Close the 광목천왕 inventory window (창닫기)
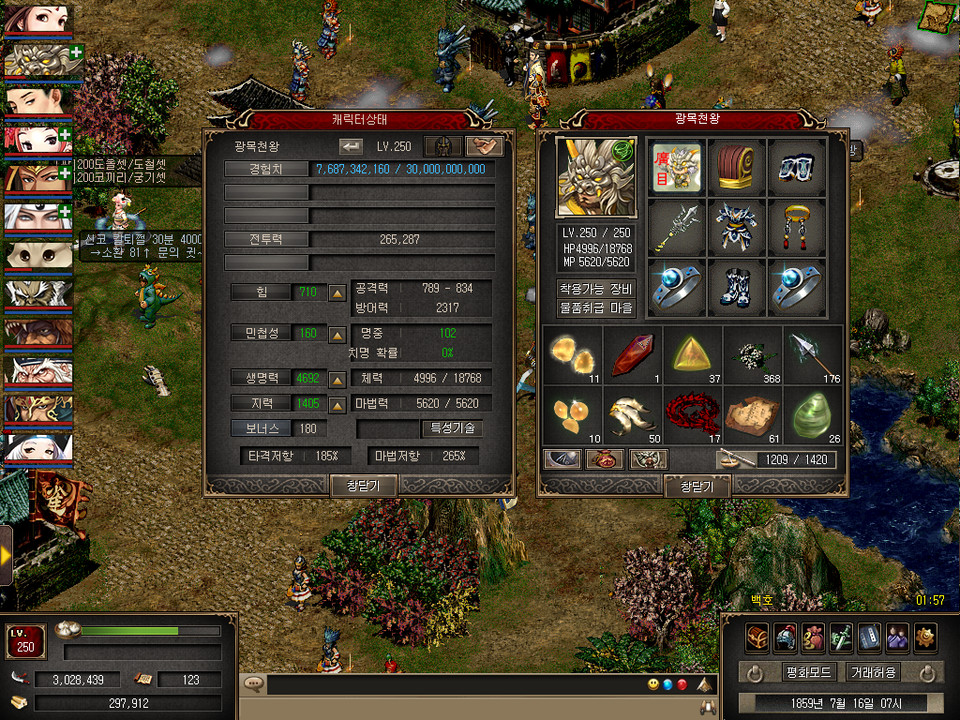Viewport: 960px width, 720px height. (697, 486)
